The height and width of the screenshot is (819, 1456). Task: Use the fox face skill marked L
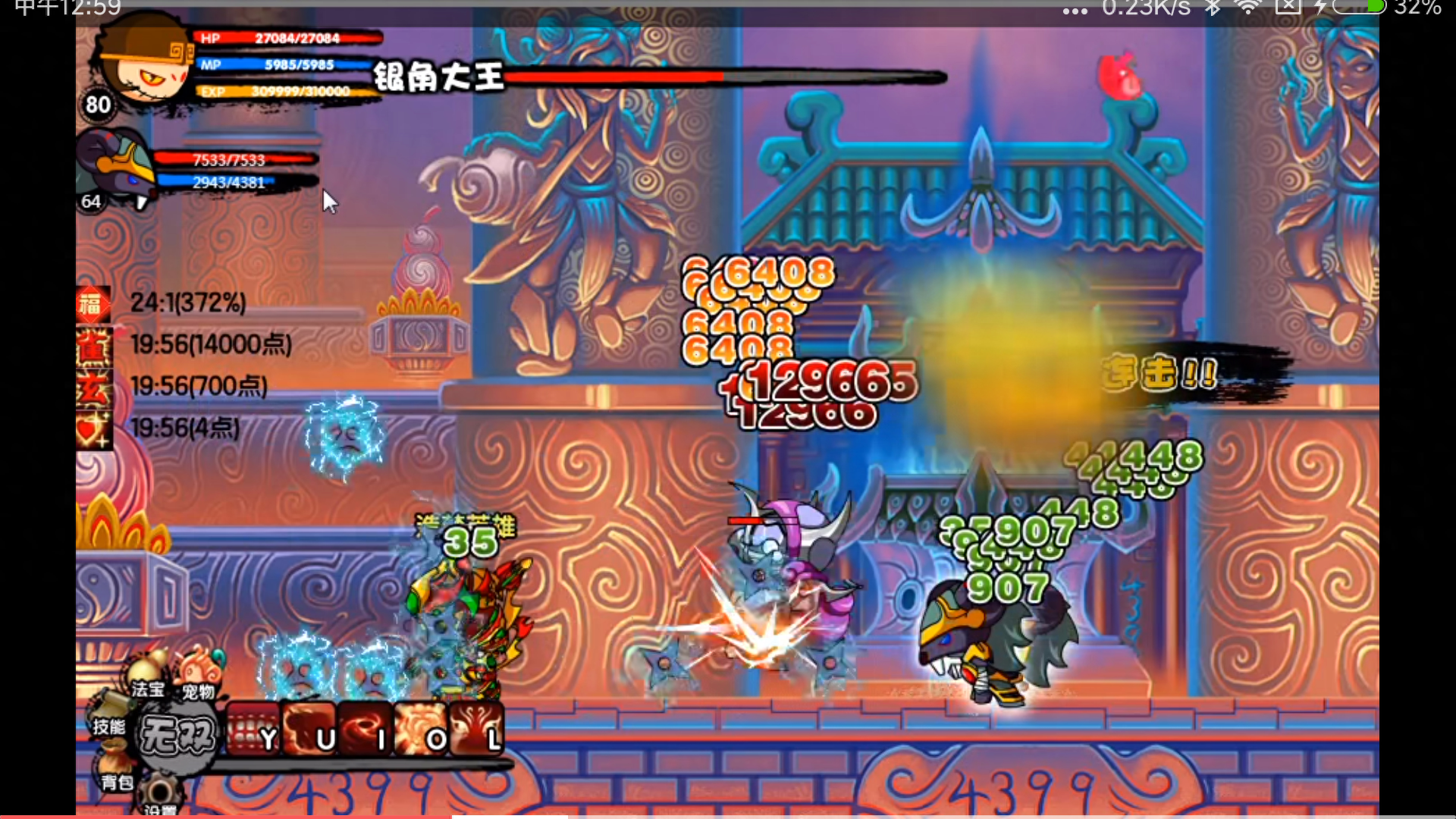(476, 730)
